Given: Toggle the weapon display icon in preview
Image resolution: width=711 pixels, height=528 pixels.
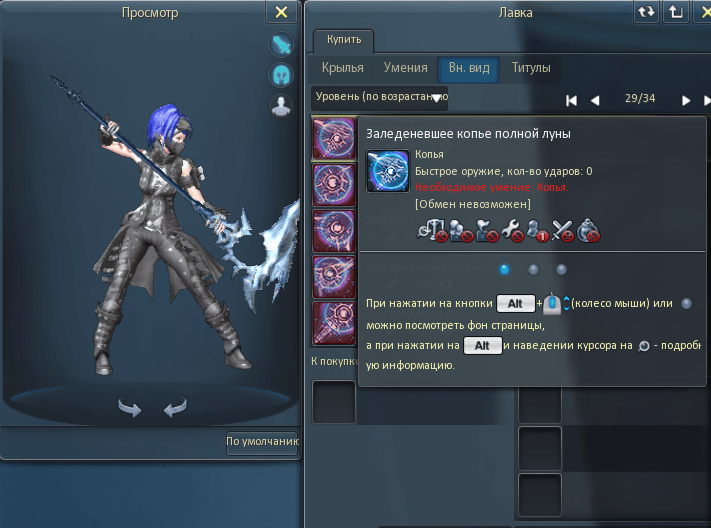Looking at the screenshot, I should (x=281, y=45).
